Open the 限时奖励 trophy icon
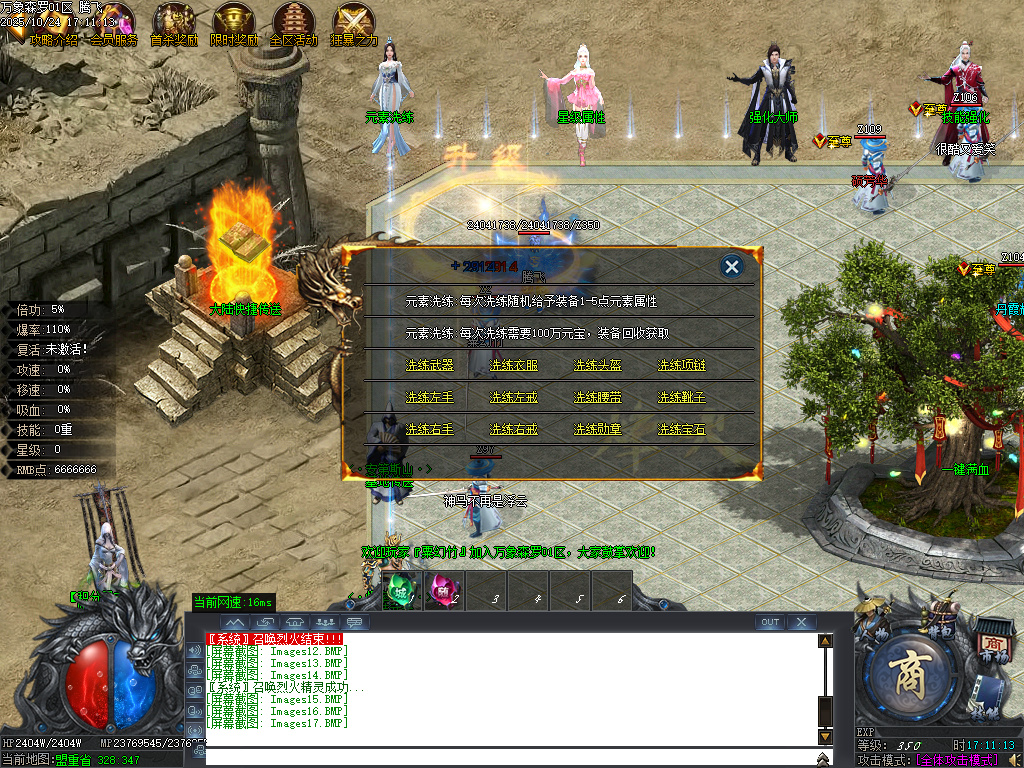 point(233,22)
